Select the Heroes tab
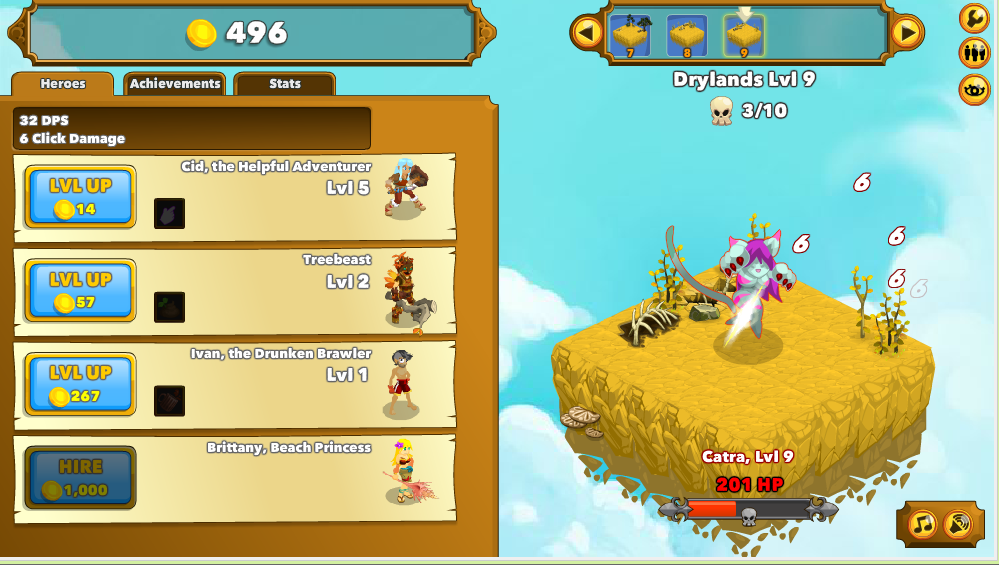 pyautogui.click(x=63, y=84)
